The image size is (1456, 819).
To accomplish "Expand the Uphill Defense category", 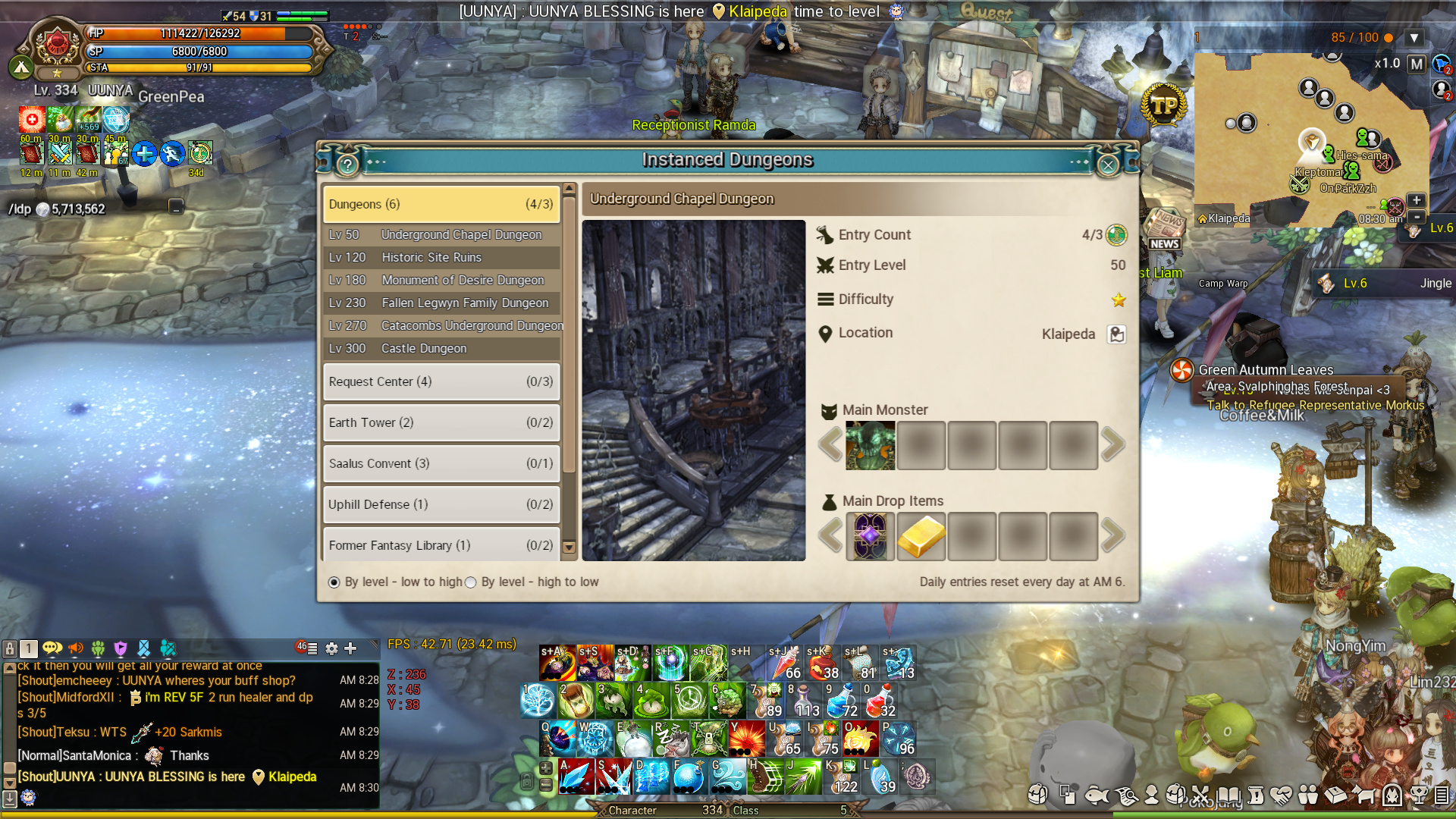I will 441,504.
